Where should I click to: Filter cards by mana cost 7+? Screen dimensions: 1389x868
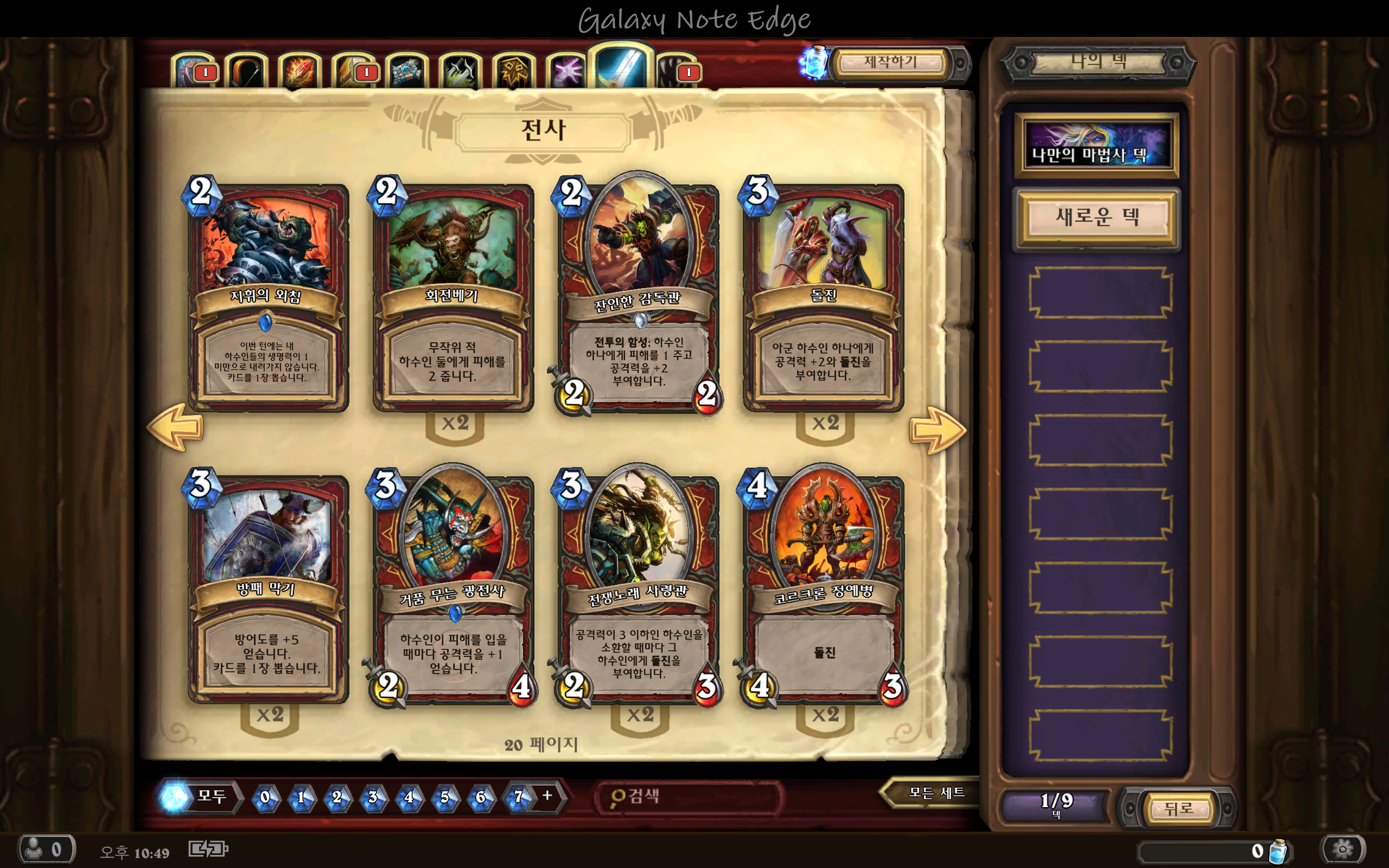(528, 797)
